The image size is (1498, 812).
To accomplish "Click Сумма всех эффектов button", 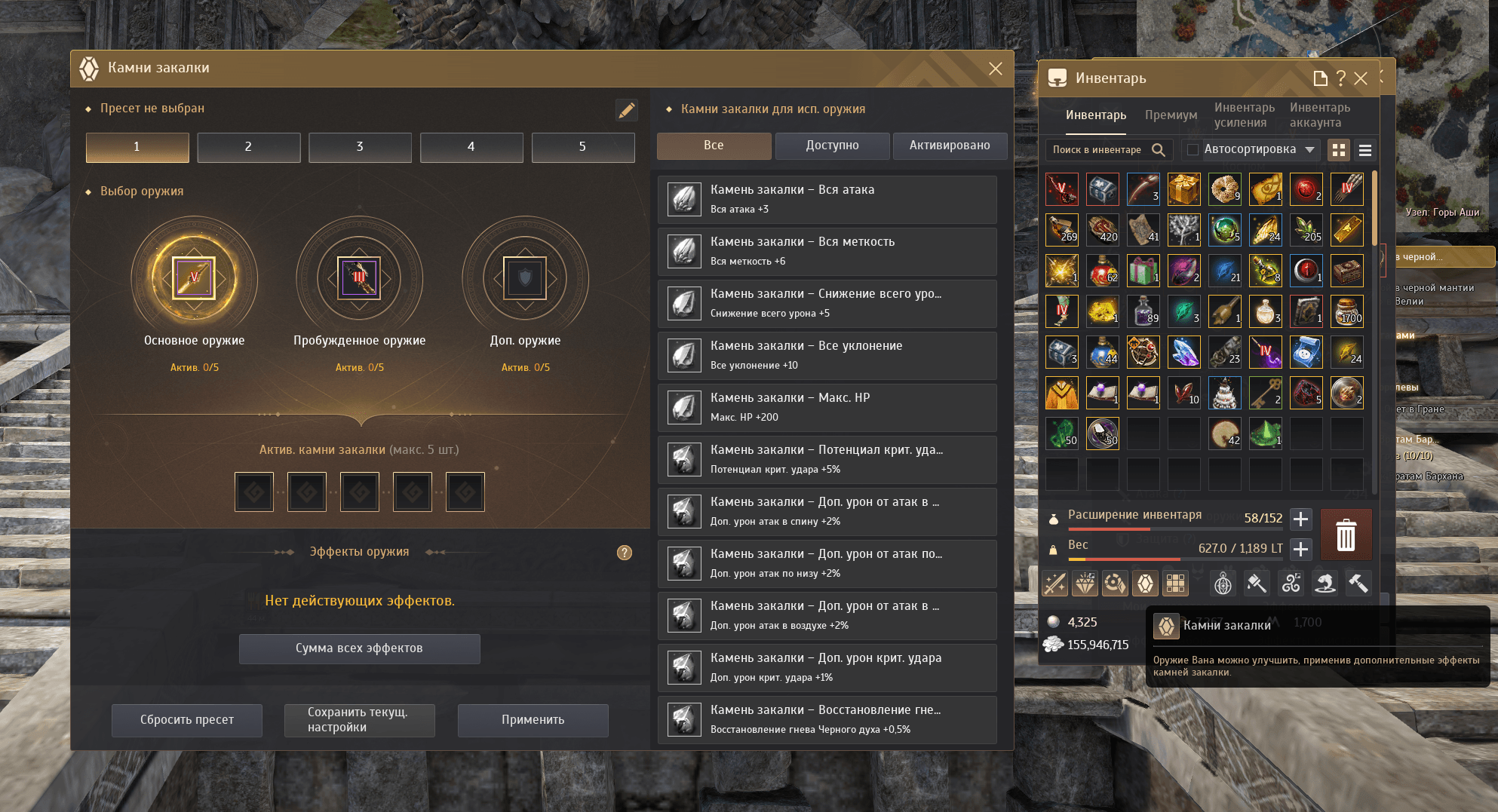I will point(359,648).
